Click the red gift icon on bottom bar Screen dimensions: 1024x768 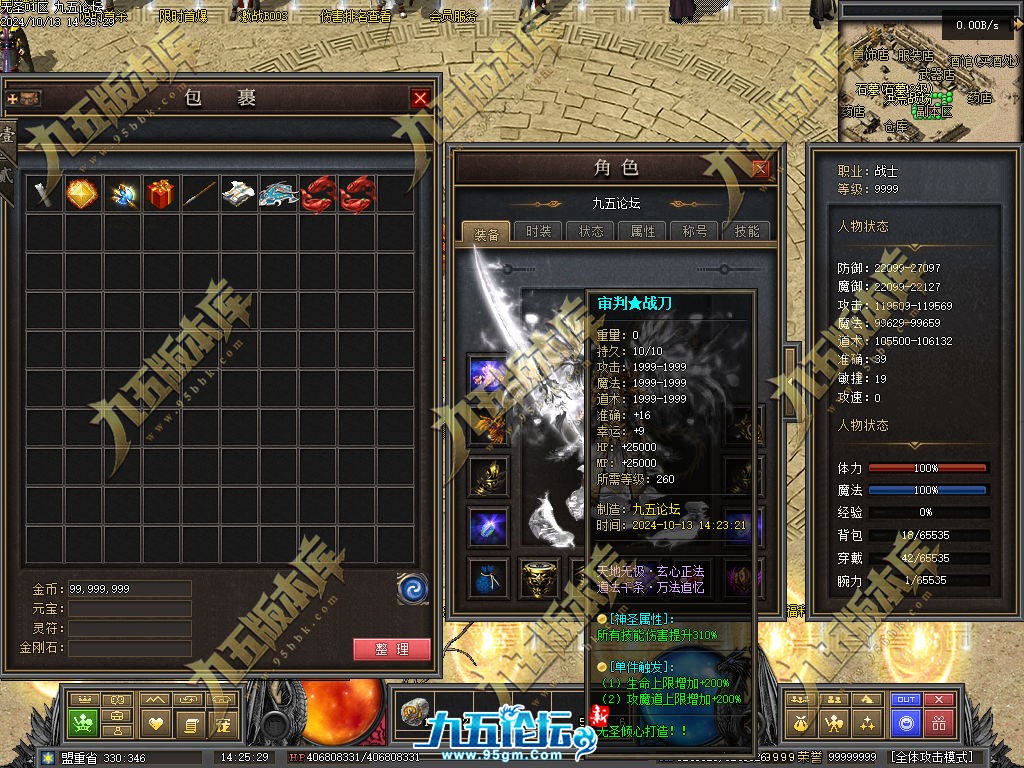point(938,723)
